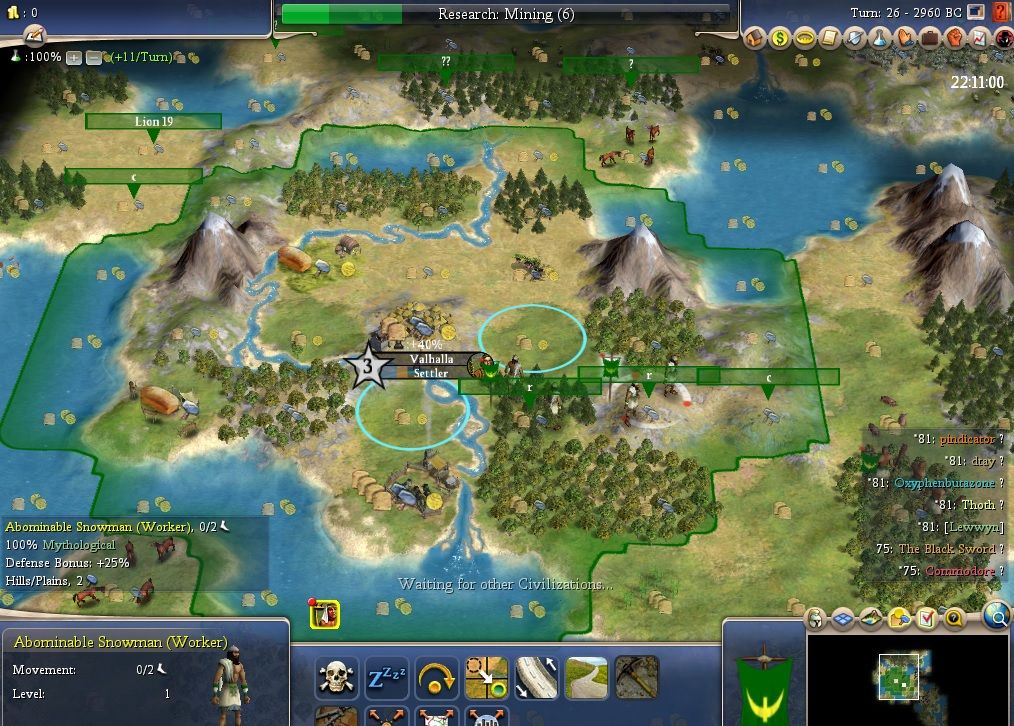Open the Civilopedia red question mark
1014x726 pixels.
pos(1001,13)
